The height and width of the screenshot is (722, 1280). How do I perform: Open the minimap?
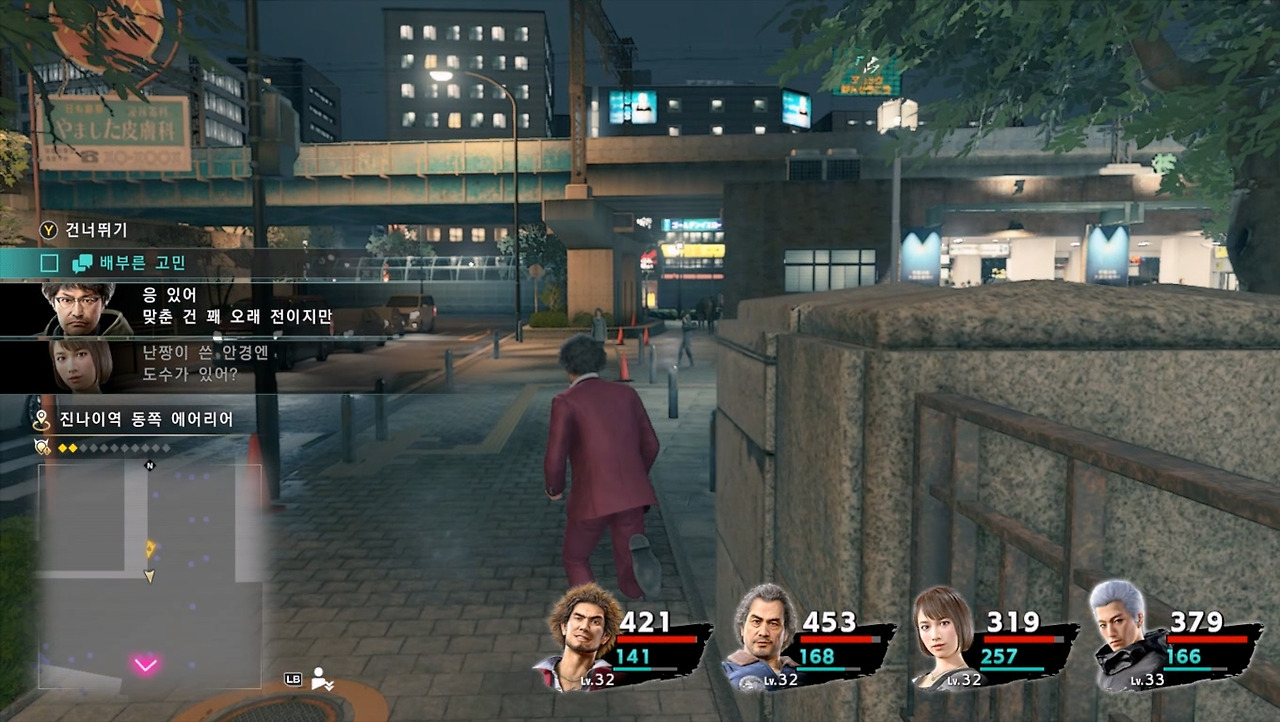click(150, 575)
